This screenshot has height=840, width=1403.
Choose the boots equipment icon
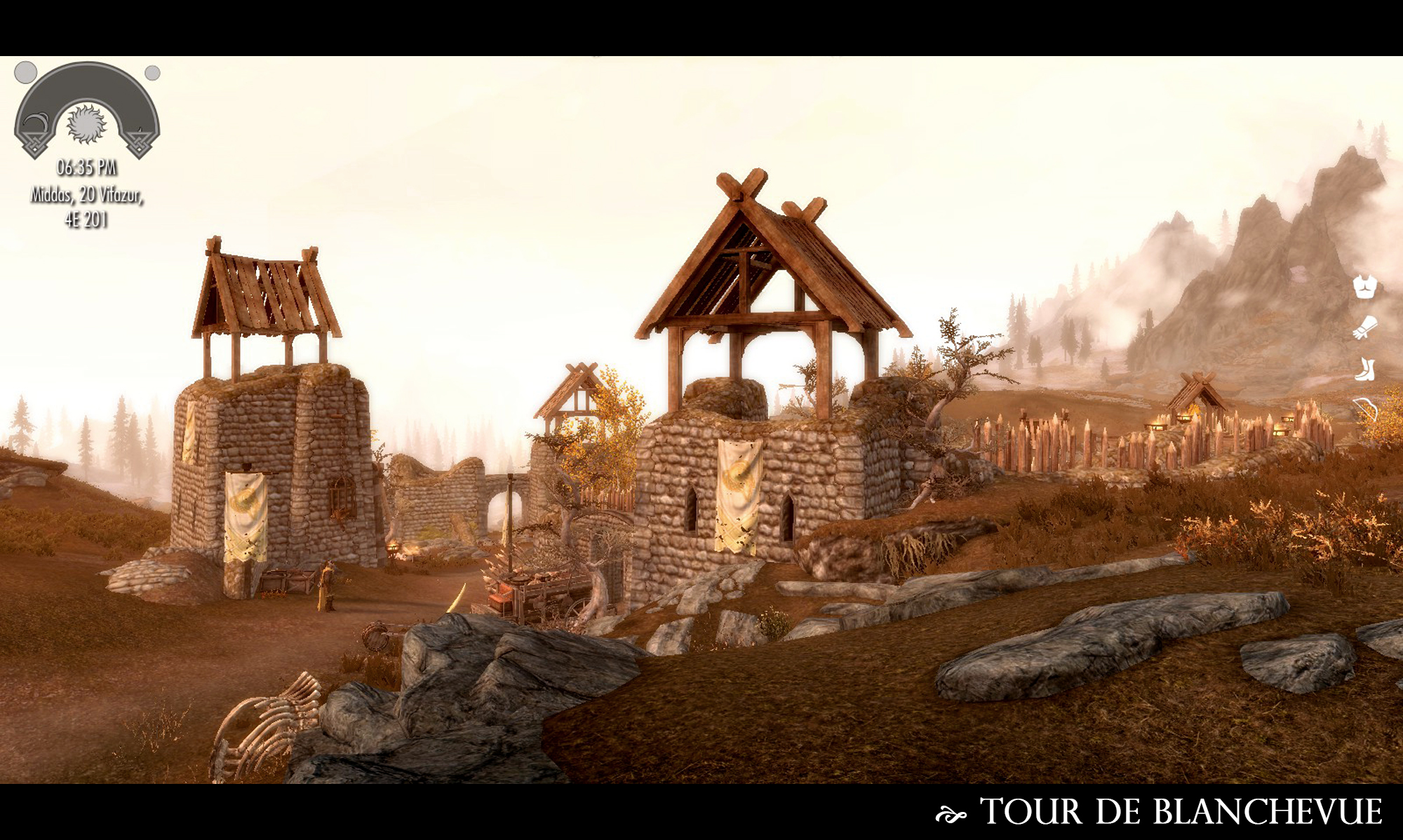coord(1364,369)
